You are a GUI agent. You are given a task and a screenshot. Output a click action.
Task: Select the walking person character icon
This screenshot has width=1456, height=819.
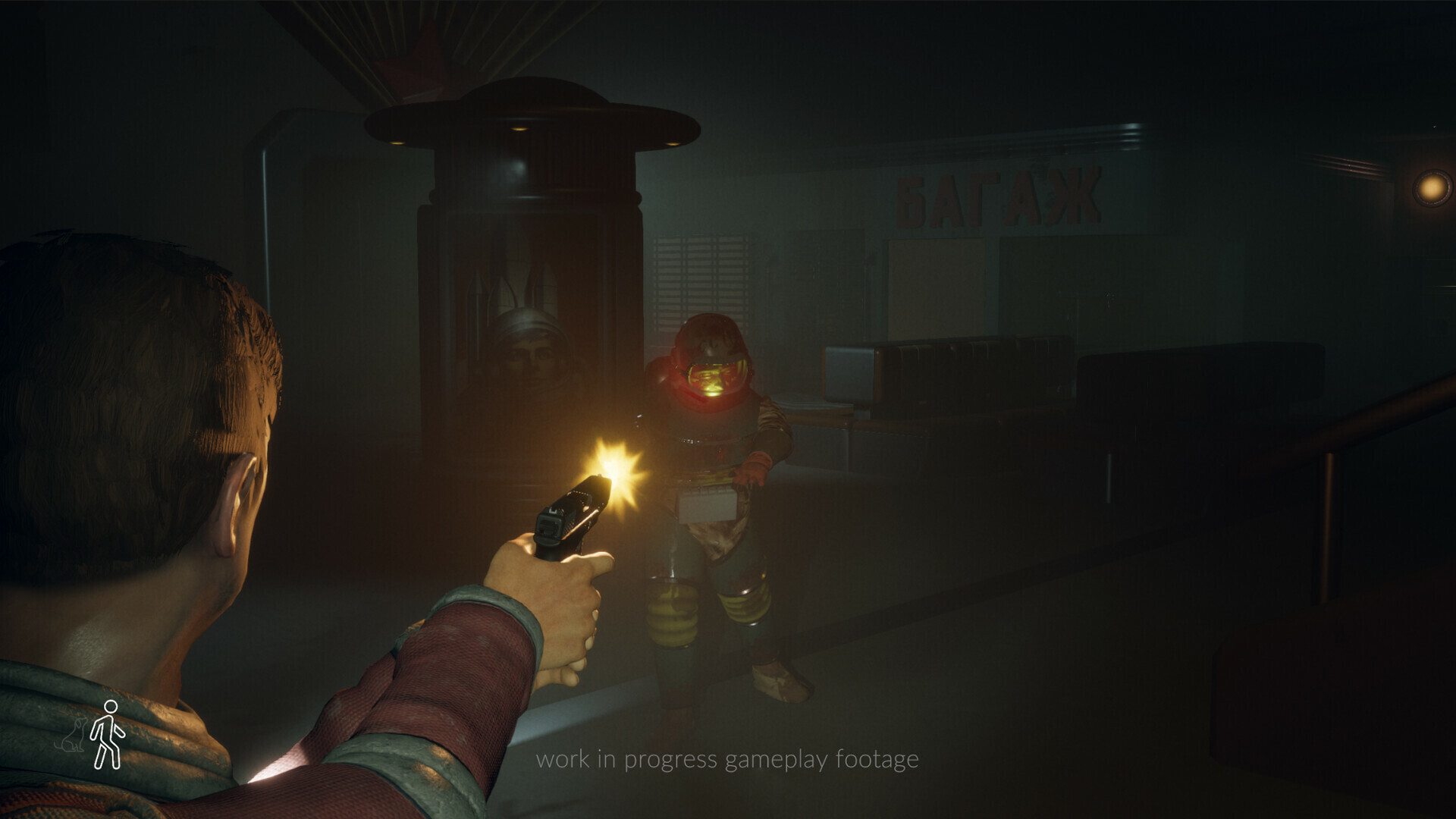click(107, 734)
